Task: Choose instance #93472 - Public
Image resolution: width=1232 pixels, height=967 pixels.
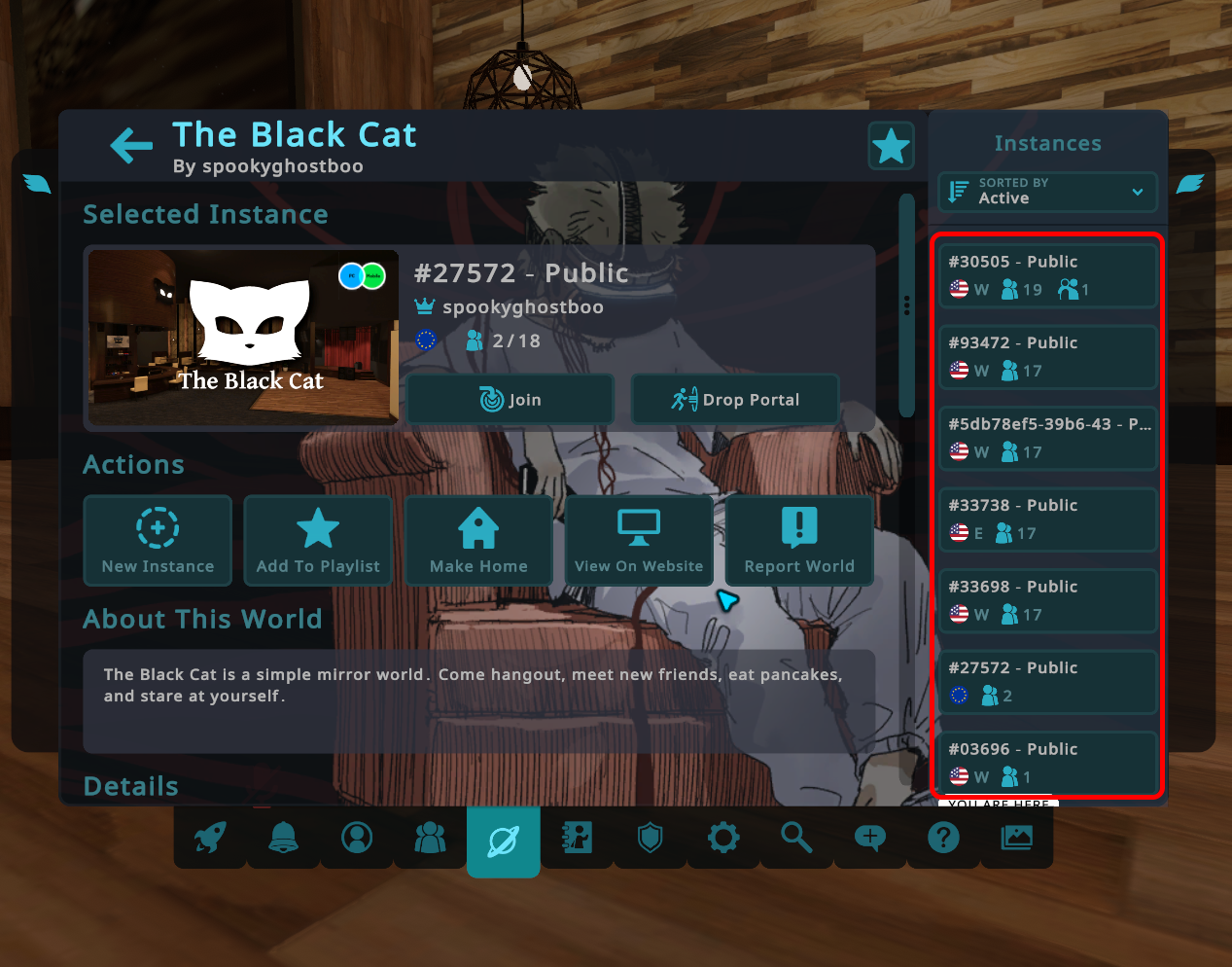Action: [1048, 357]
